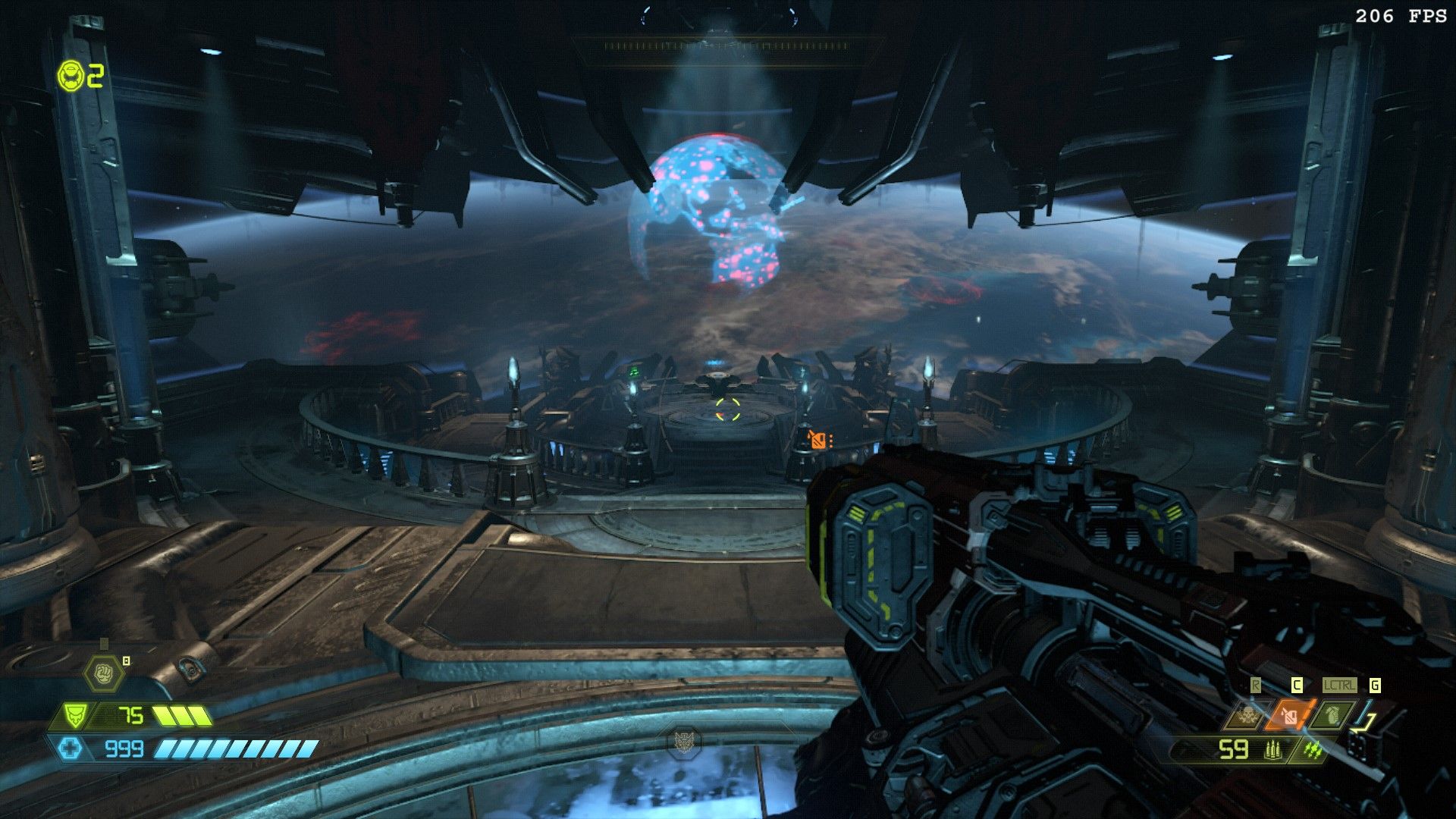Click the orange objective marker icon
The width and height of the screenshot is (1456, 819).
click(817, 439)
